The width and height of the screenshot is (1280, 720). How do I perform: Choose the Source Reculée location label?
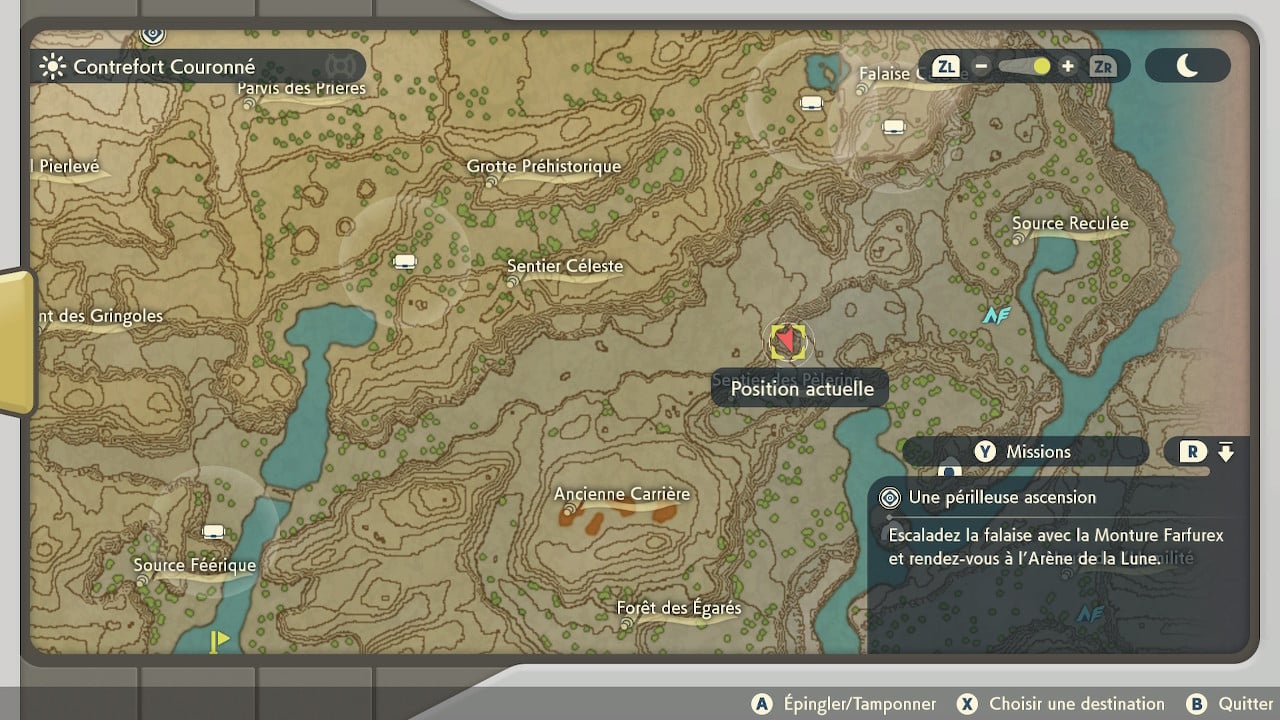pos(1070,224)
